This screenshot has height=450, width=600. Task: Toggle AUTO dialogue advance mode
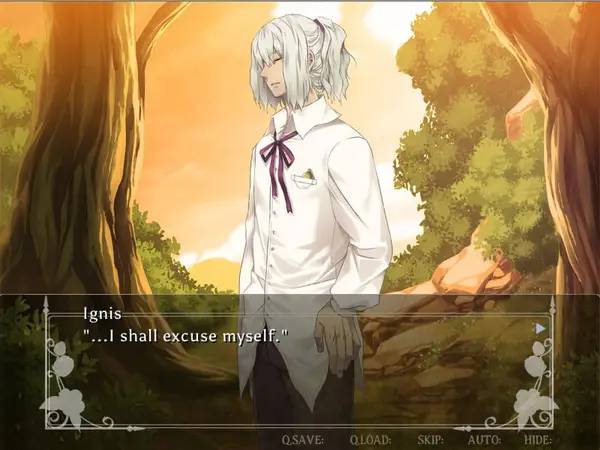(485, 439)
